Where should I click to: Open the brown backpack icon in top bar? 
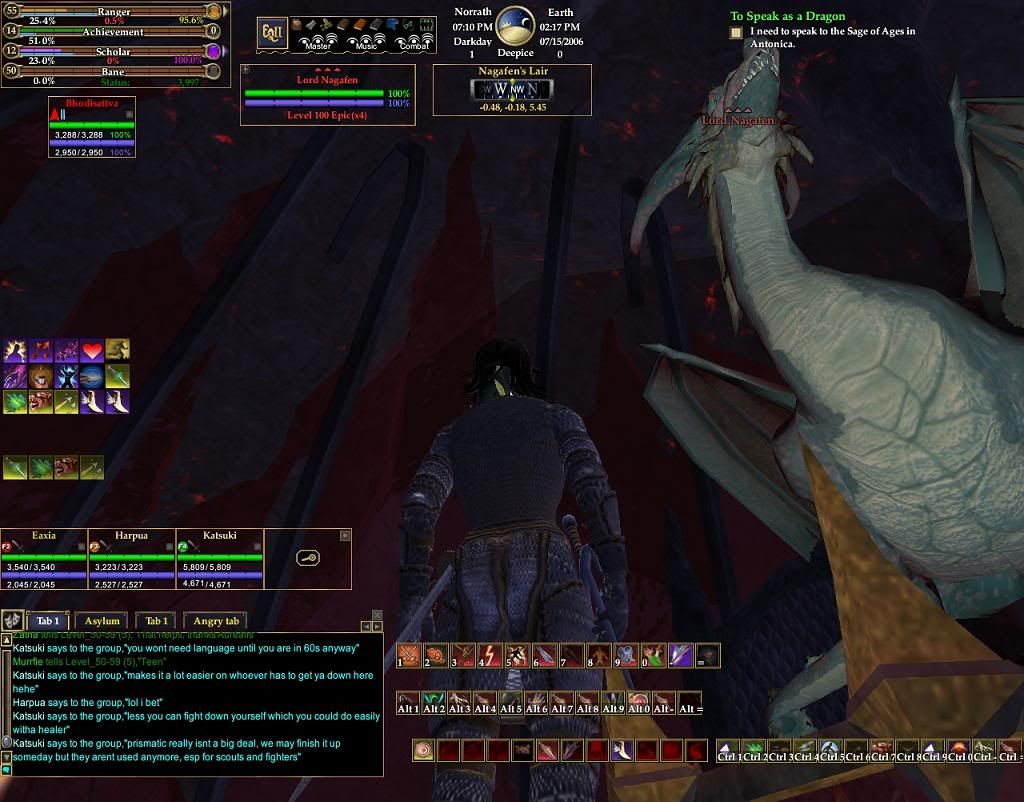[x=296, y=24]
